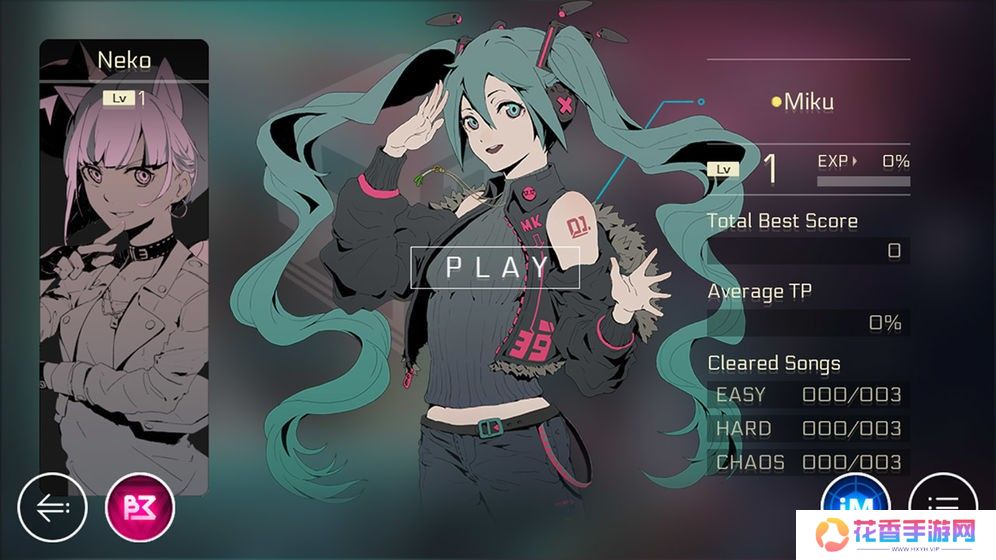The width and height of the screenshot is (996, 560).
Task: Go back using the arrow button
Action: [x=52, y=507]
